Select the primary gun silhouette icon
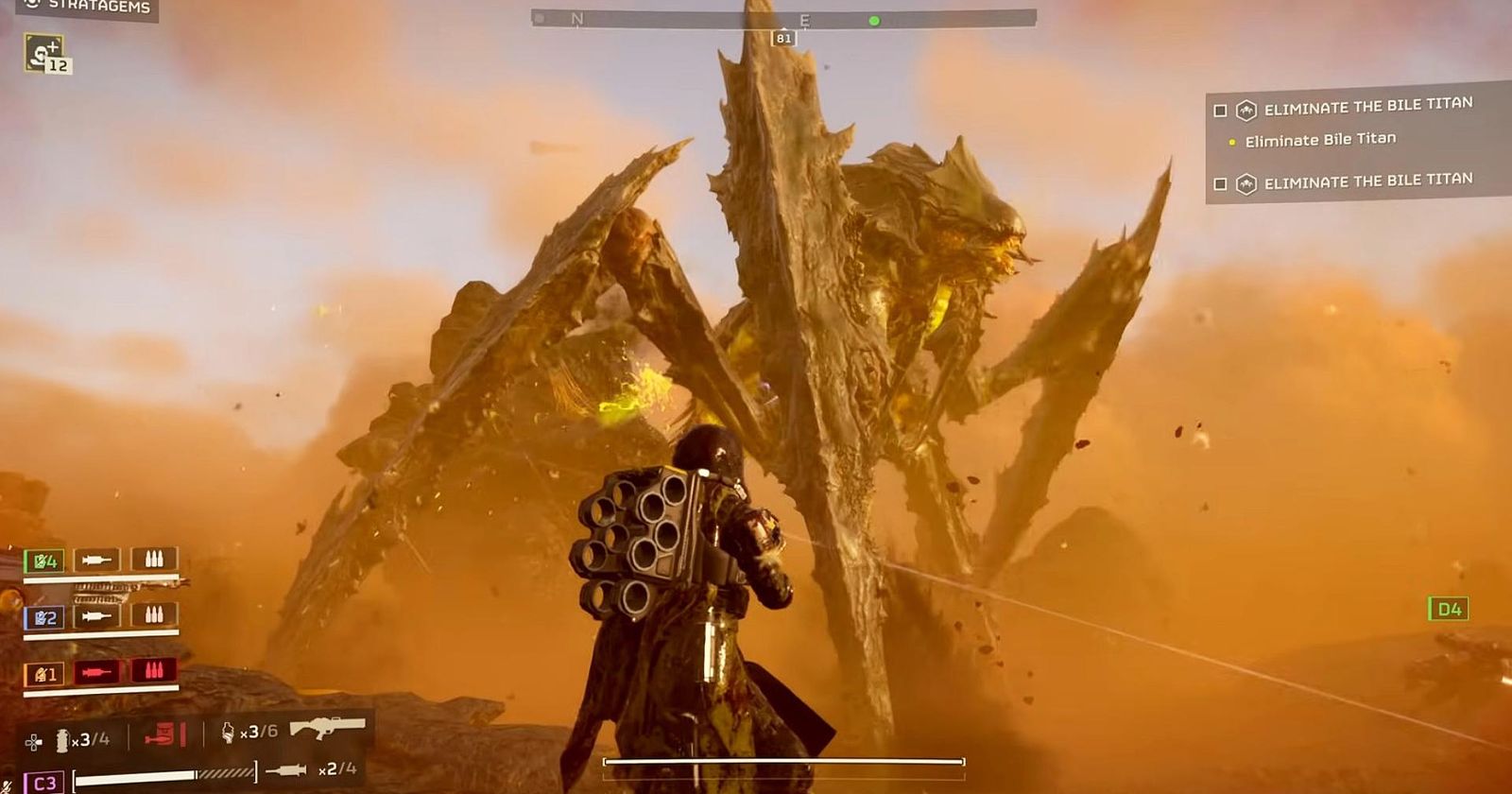The width and height of the screenshot is (1512, 794). click(x=327, y=729)
